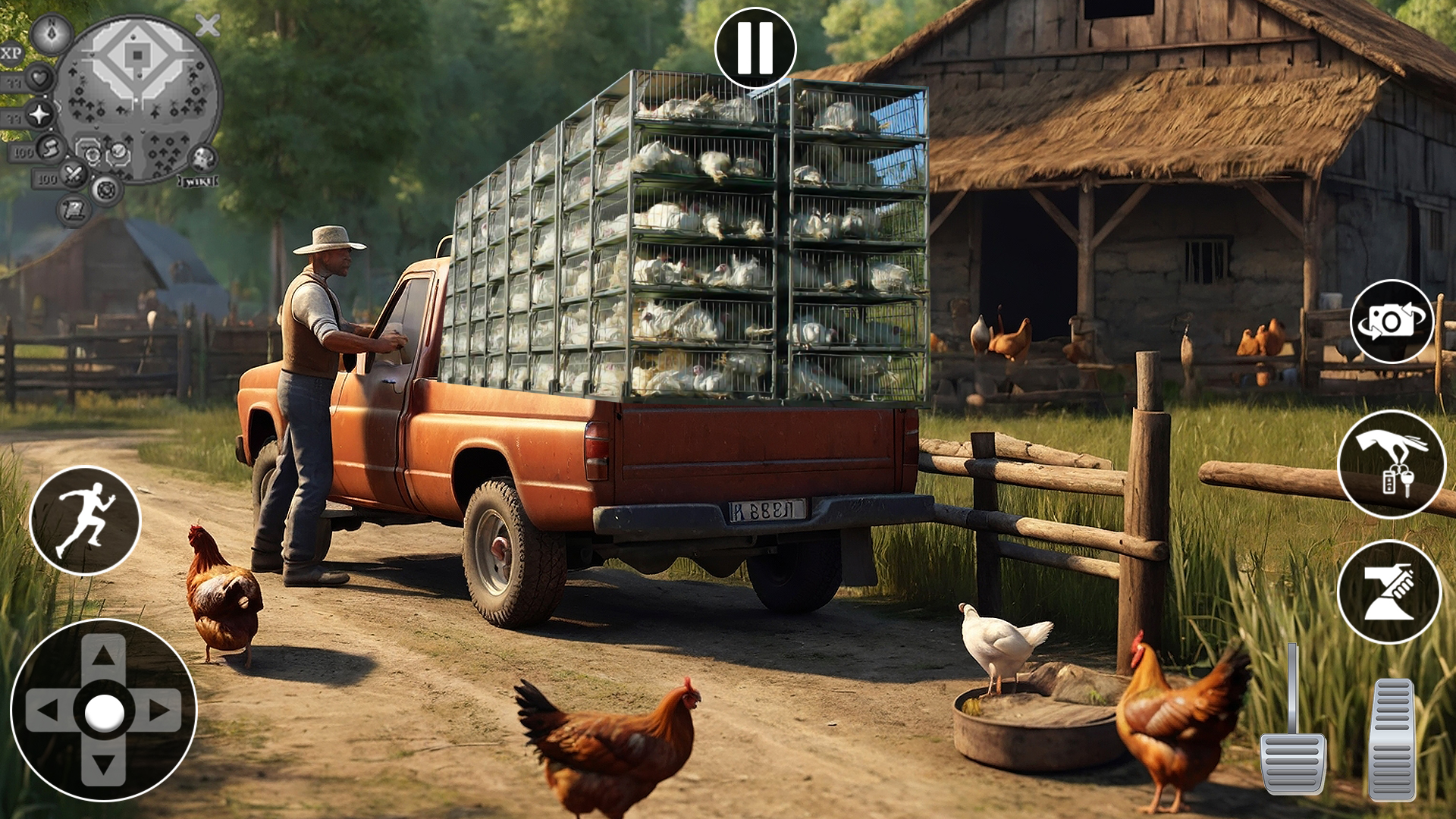Pause the game with the pause button
1456x819 pixels.
755,48
